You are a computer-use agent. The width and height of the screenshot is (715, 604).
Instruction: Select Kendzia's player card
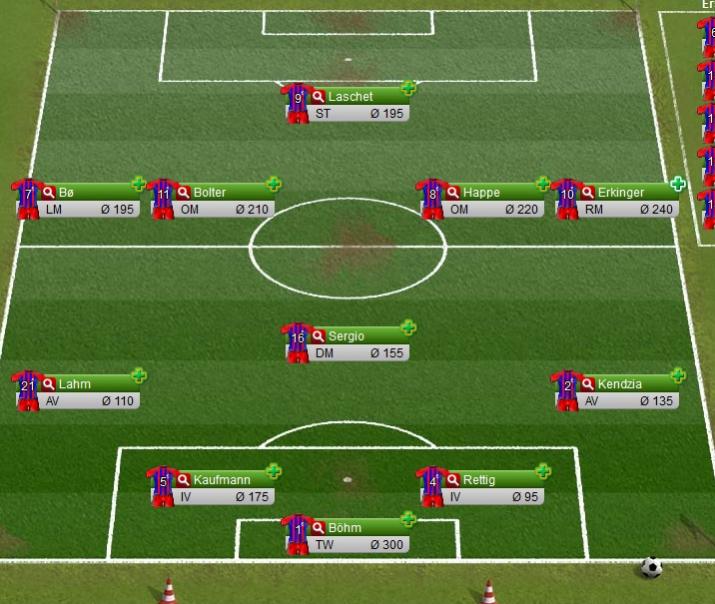click(x=628, y=385)
